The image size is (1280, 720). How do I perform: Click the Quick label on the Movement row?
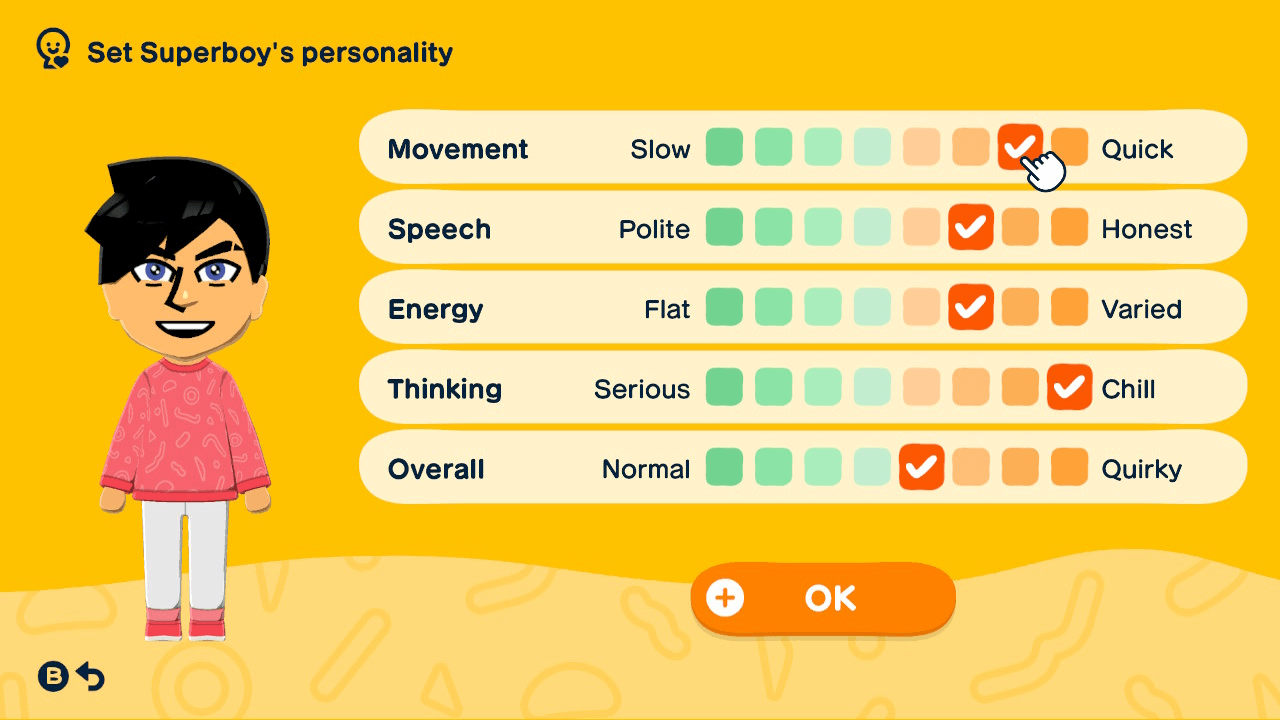pos(1136,148)
